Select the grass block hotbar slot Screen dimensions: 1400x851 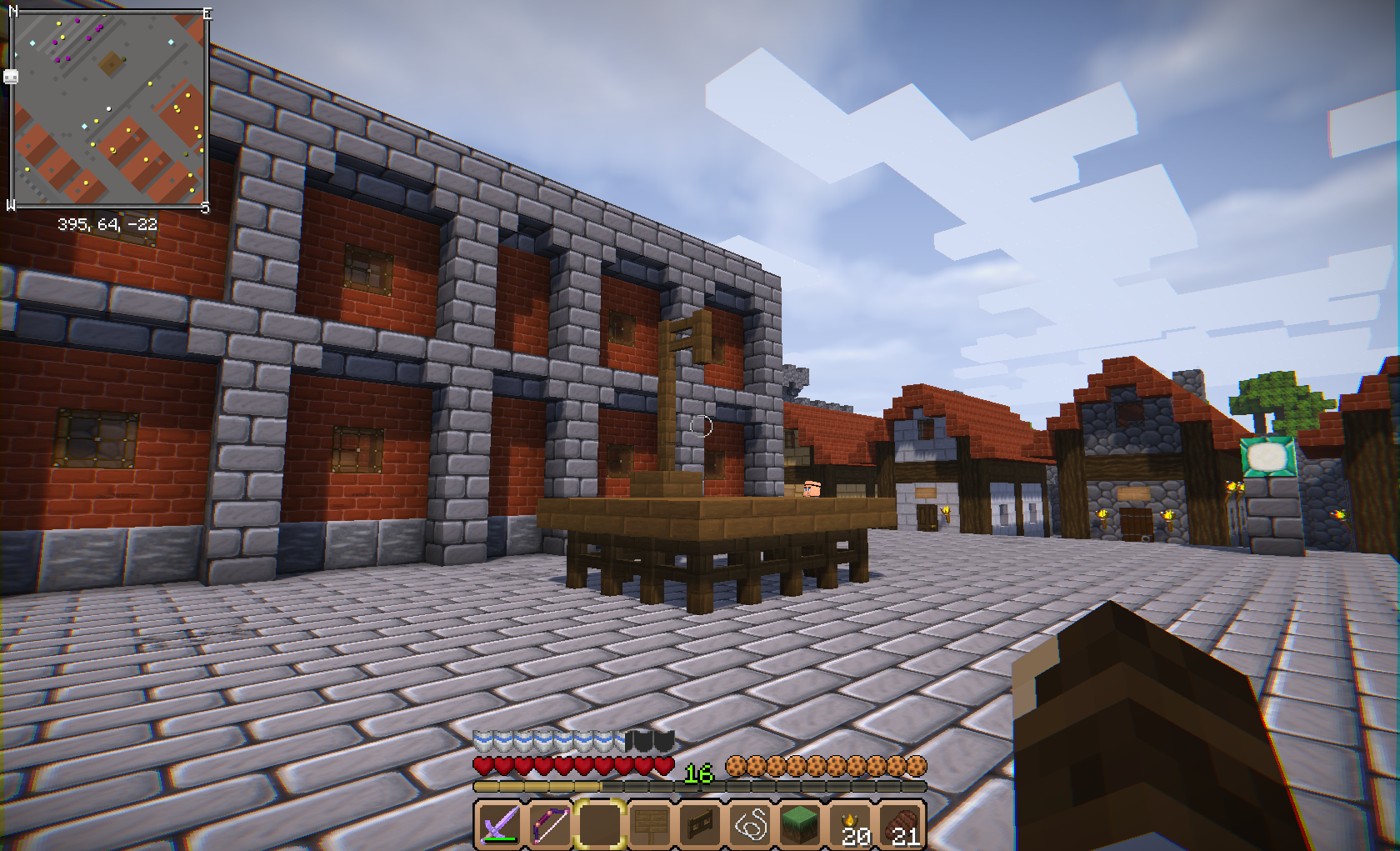801,825
